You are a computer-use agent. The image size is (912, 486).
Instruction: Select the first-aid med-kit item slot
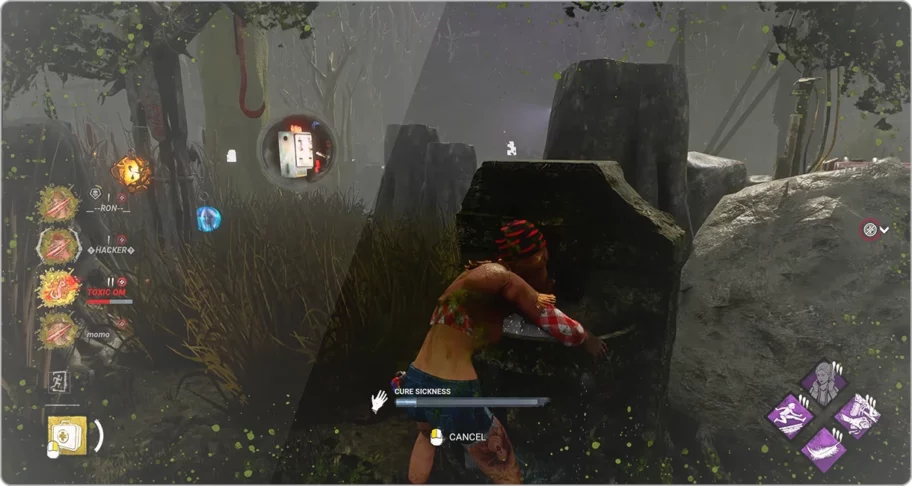click(x=67, y=435)
